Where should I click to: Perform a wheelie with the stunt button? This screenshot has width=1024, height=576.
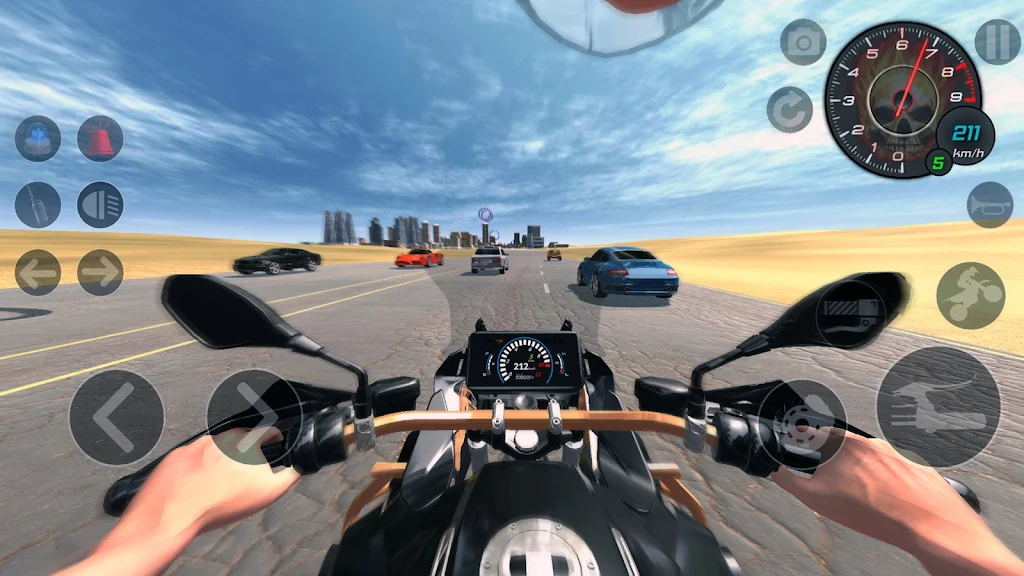pos(970,296)
